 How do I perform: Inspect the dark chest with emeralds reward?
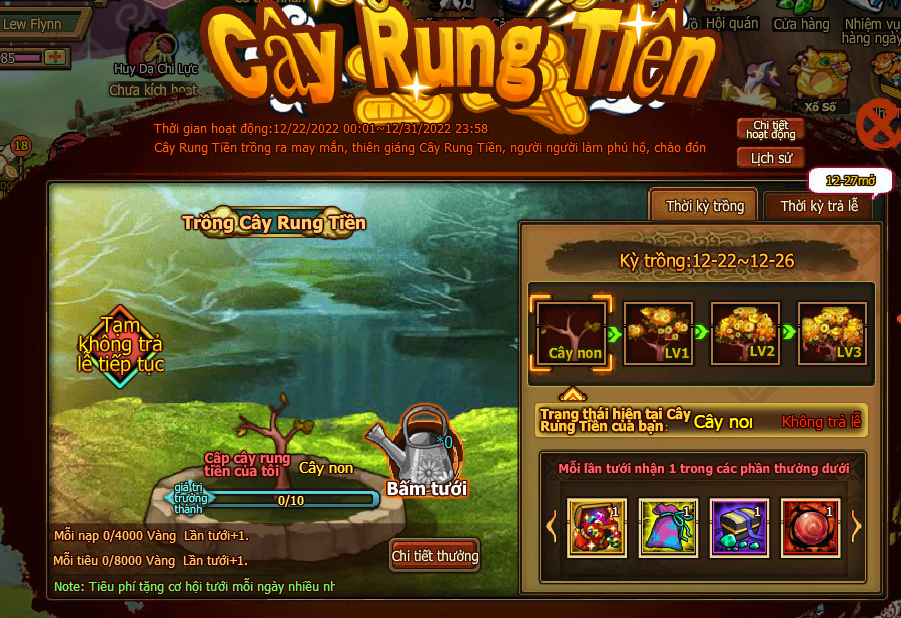coord(739,527)
